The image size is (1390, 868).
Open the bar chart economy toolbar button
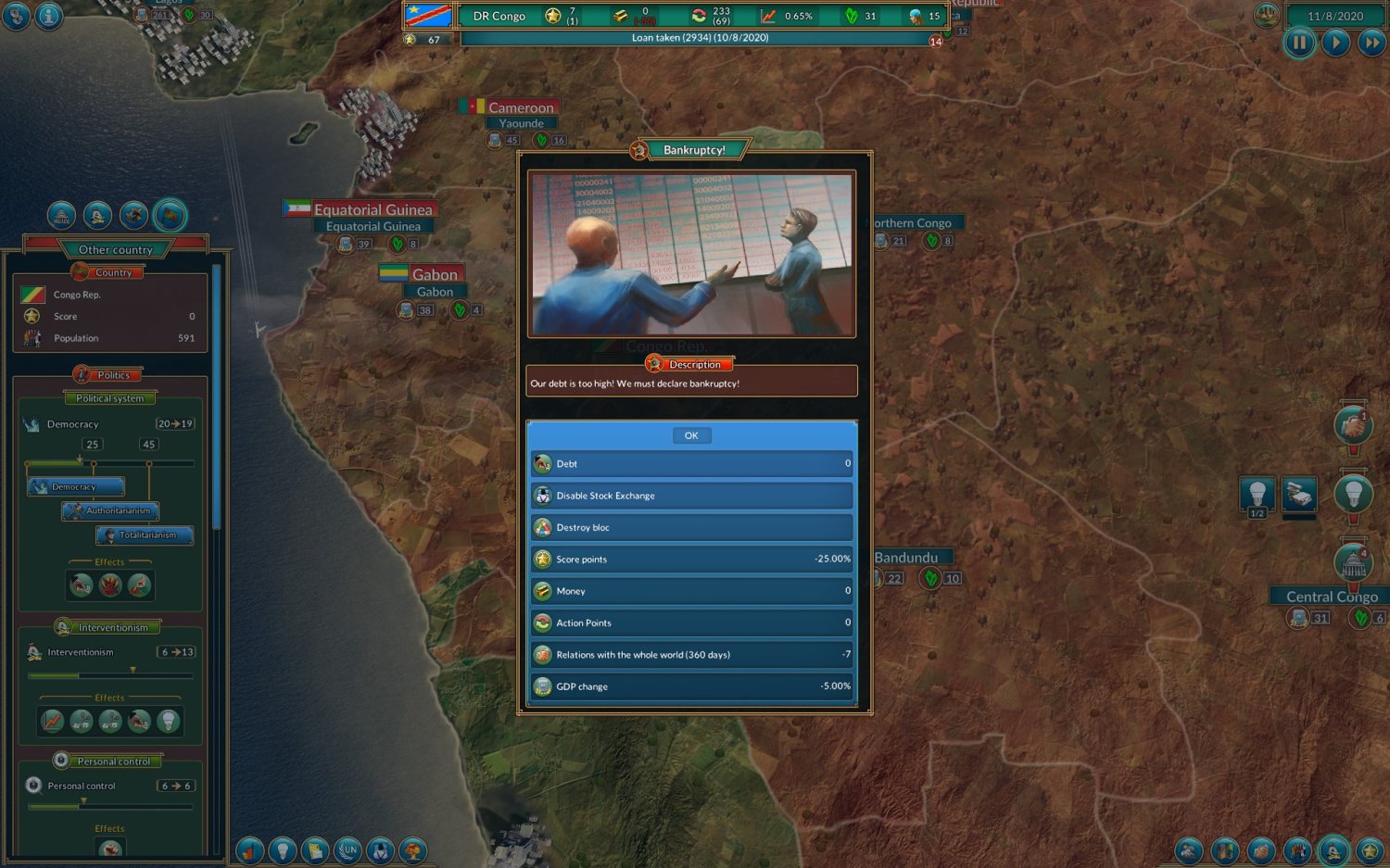[250, 849]
